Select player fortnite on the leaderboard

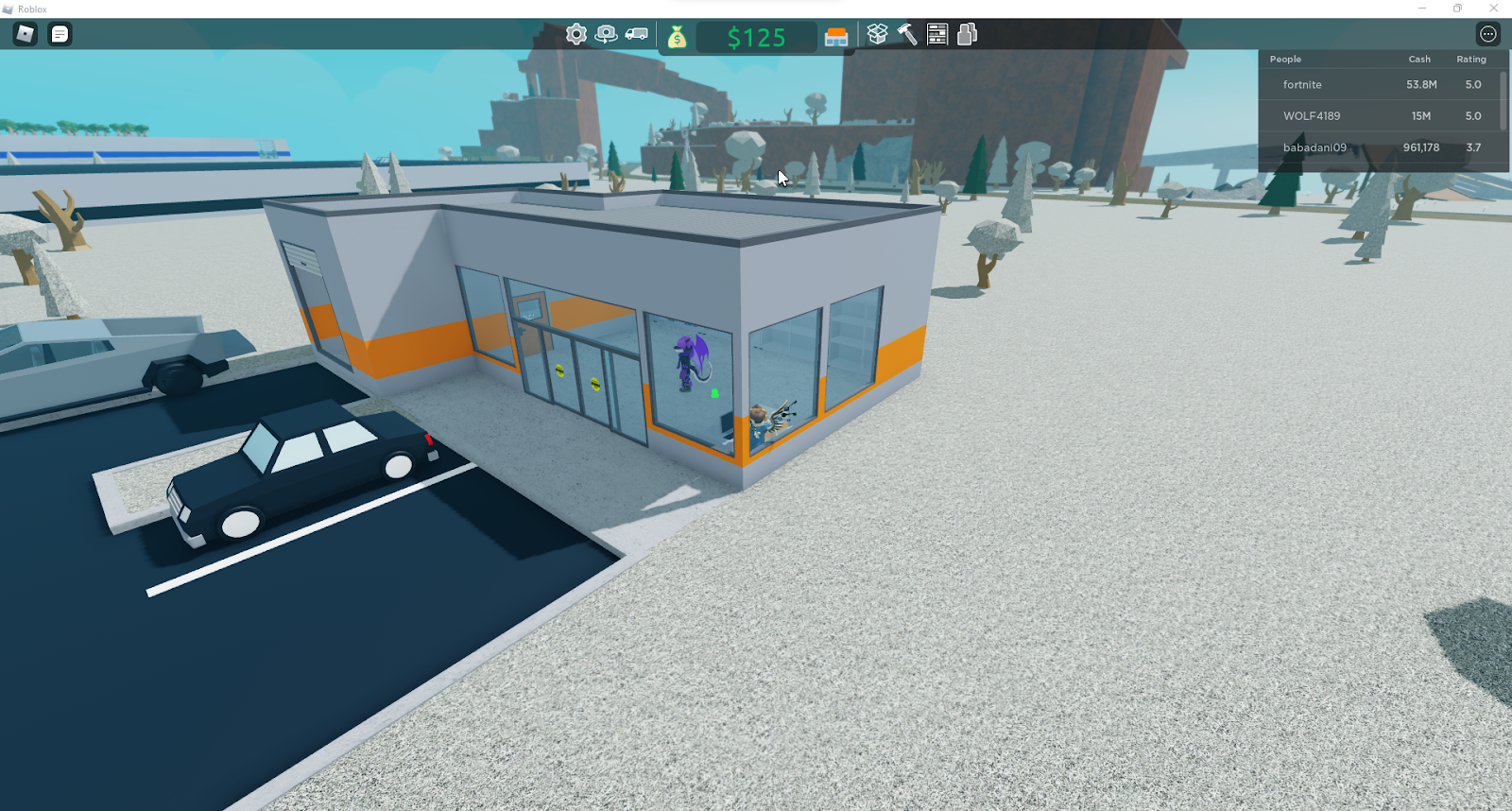(x=1300, y=84)
